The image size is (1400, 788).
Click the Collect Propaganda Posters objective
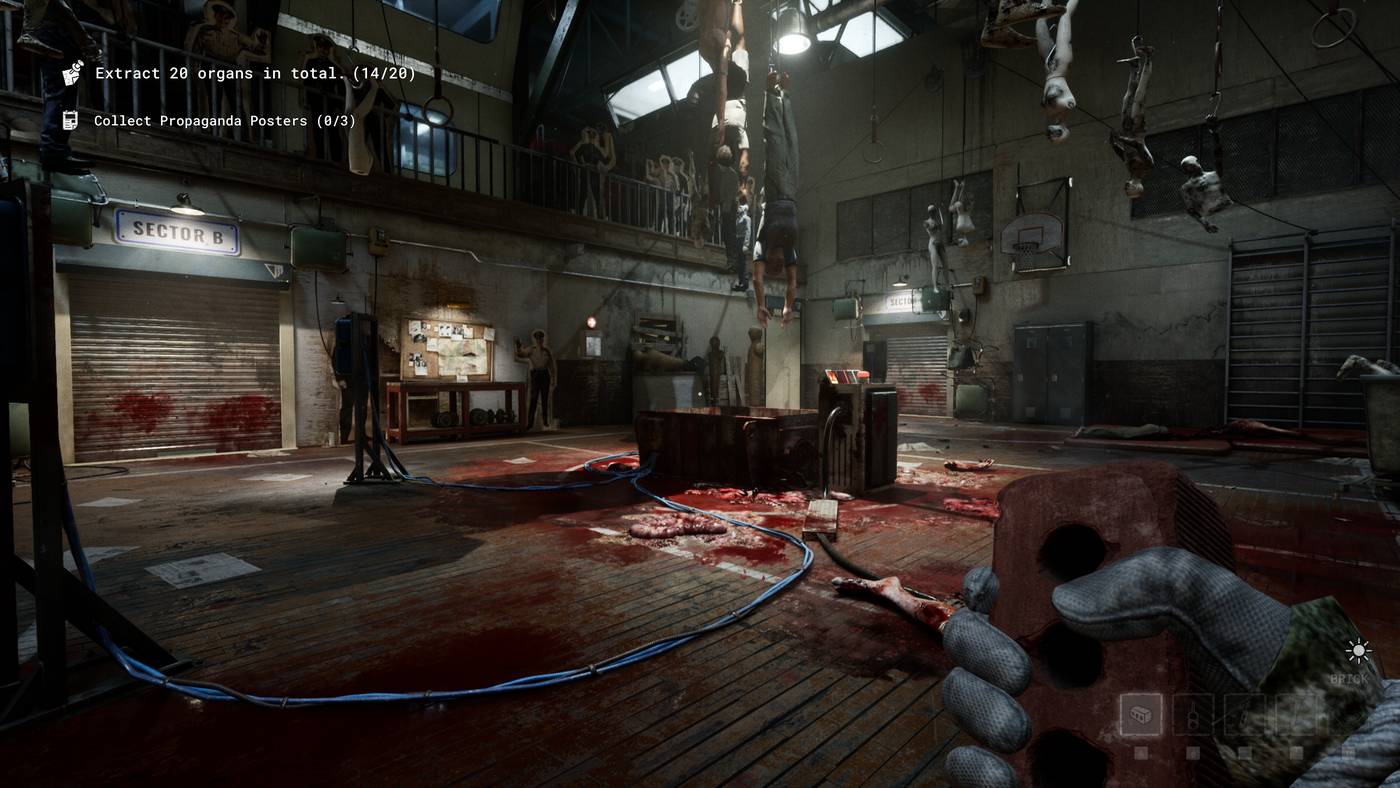coord(224,121)
